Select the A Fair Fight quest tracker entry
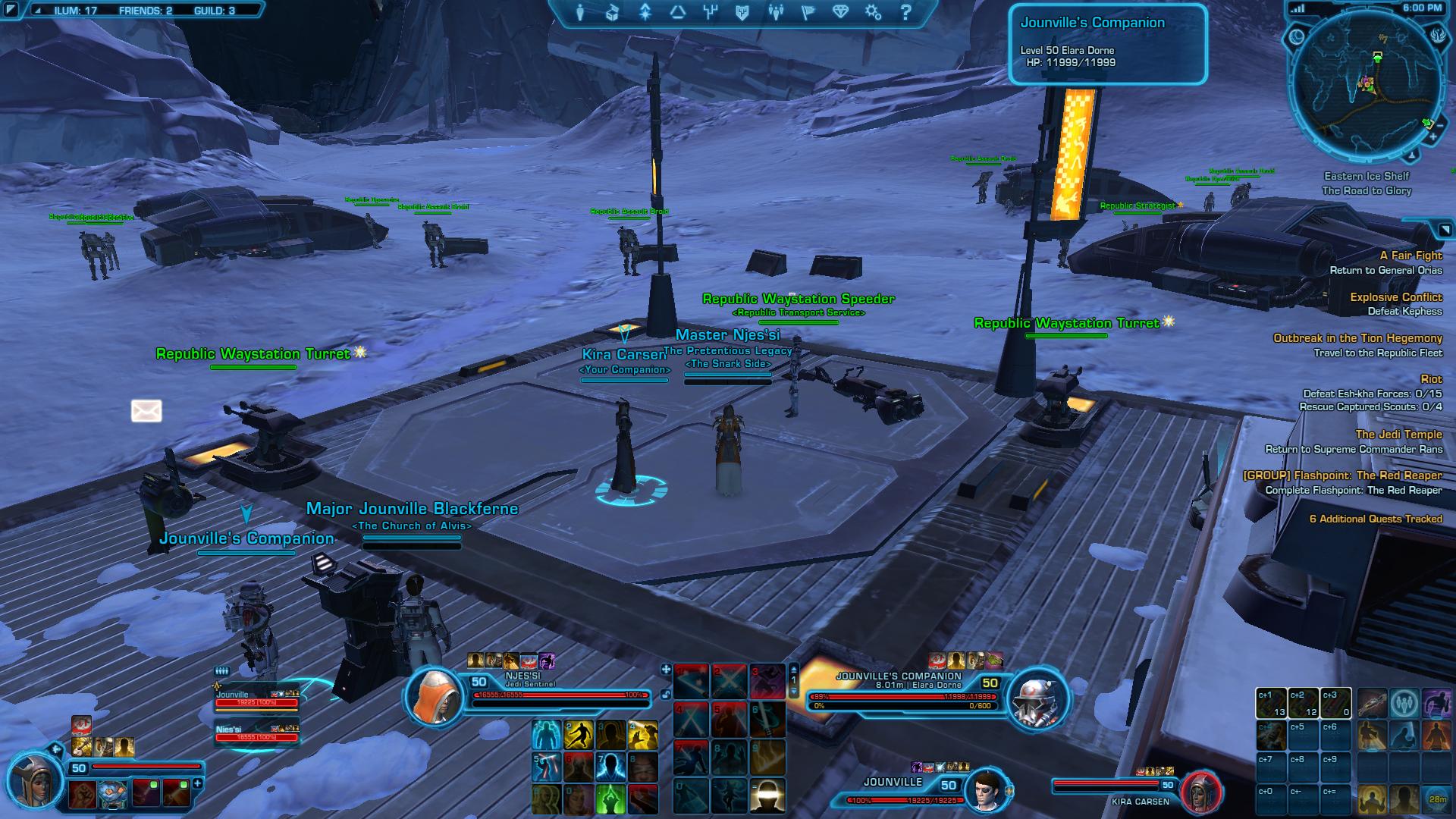The image size is (1456, 819). coord(1410,256)
